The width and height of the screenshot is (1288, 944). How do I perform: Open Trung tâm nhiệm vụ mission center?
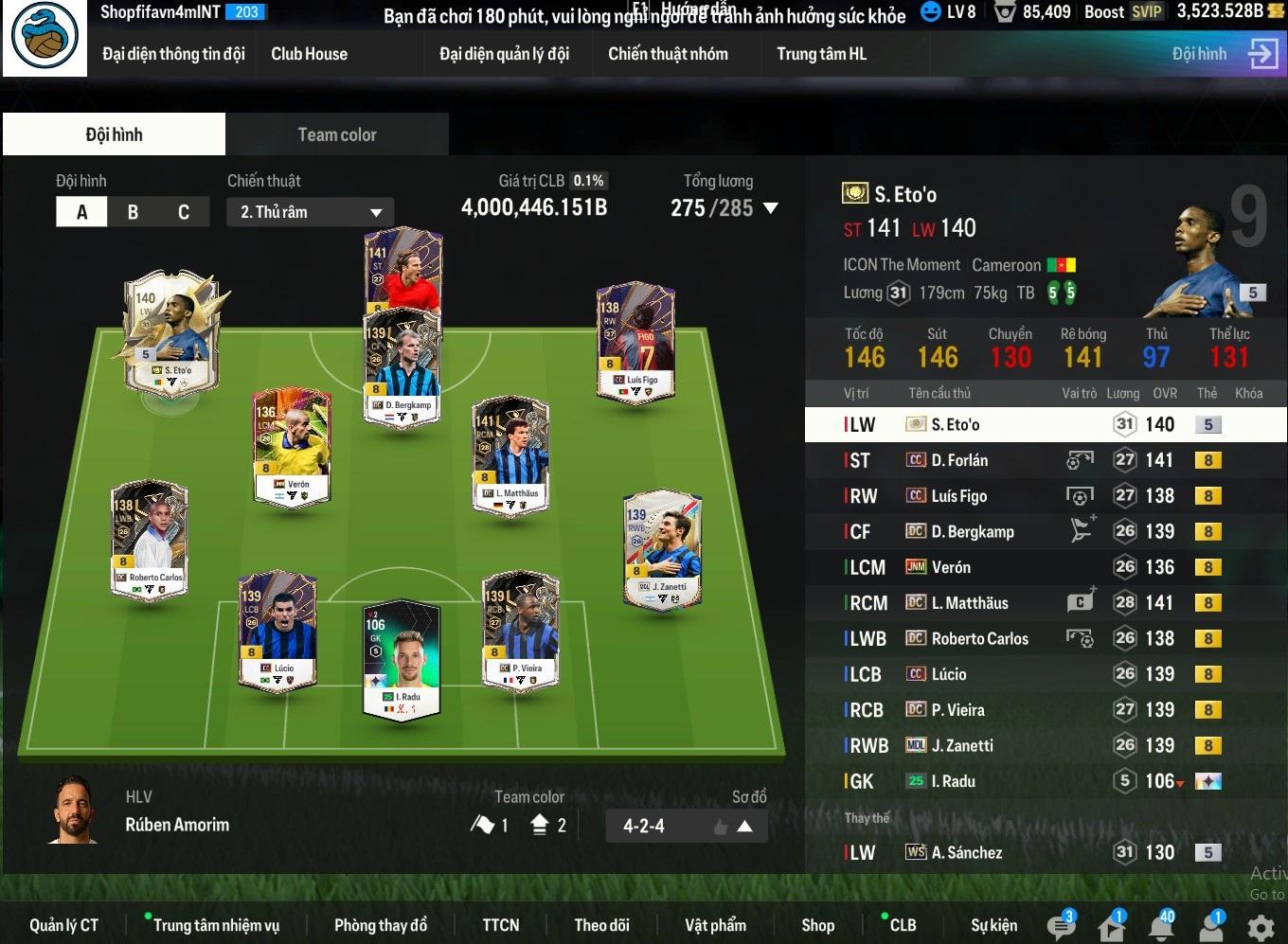coord(216,925)
